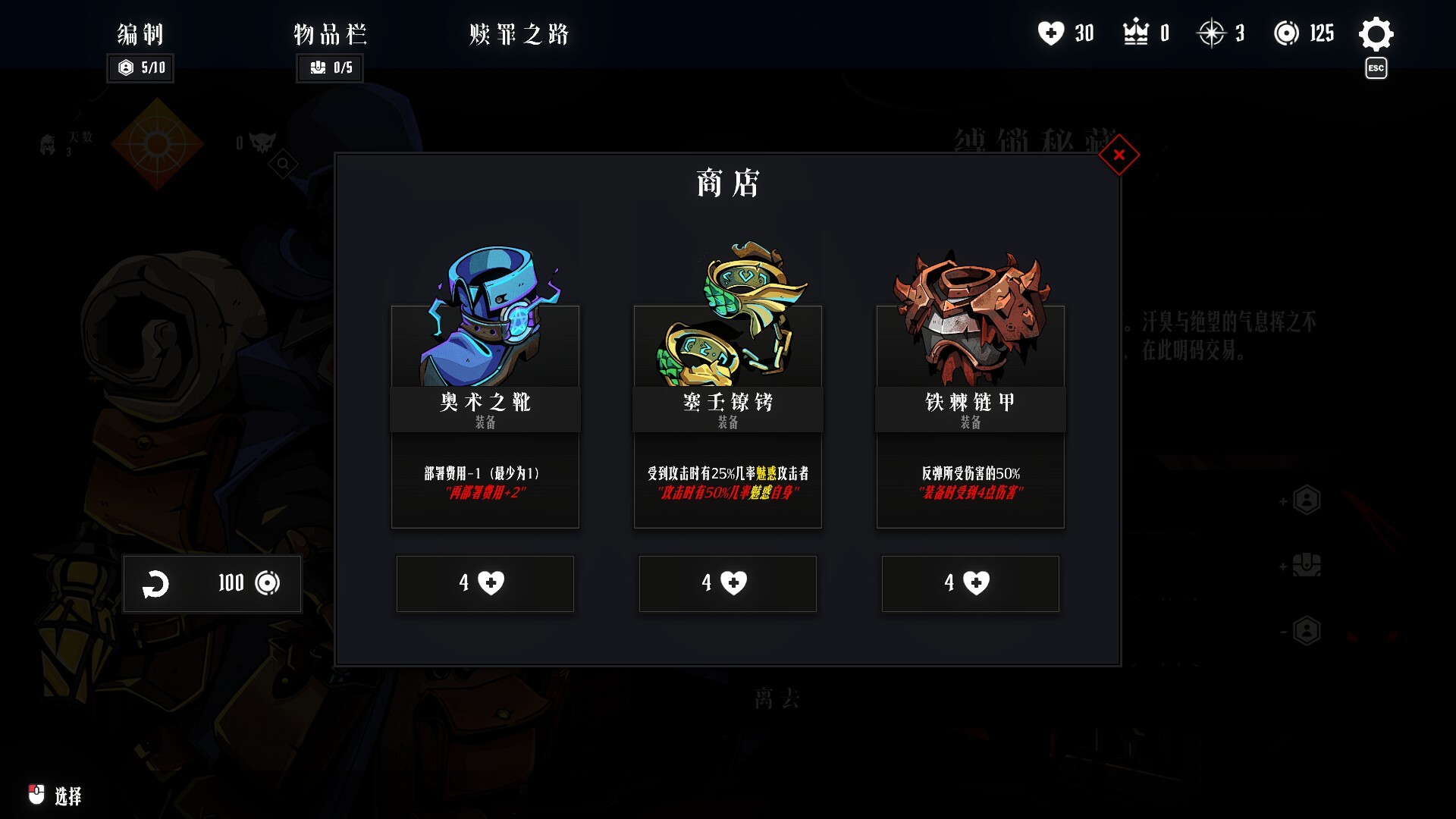
Task: Click the 塞壬镣铐 item artwork
Action: [x=727, y=311]
